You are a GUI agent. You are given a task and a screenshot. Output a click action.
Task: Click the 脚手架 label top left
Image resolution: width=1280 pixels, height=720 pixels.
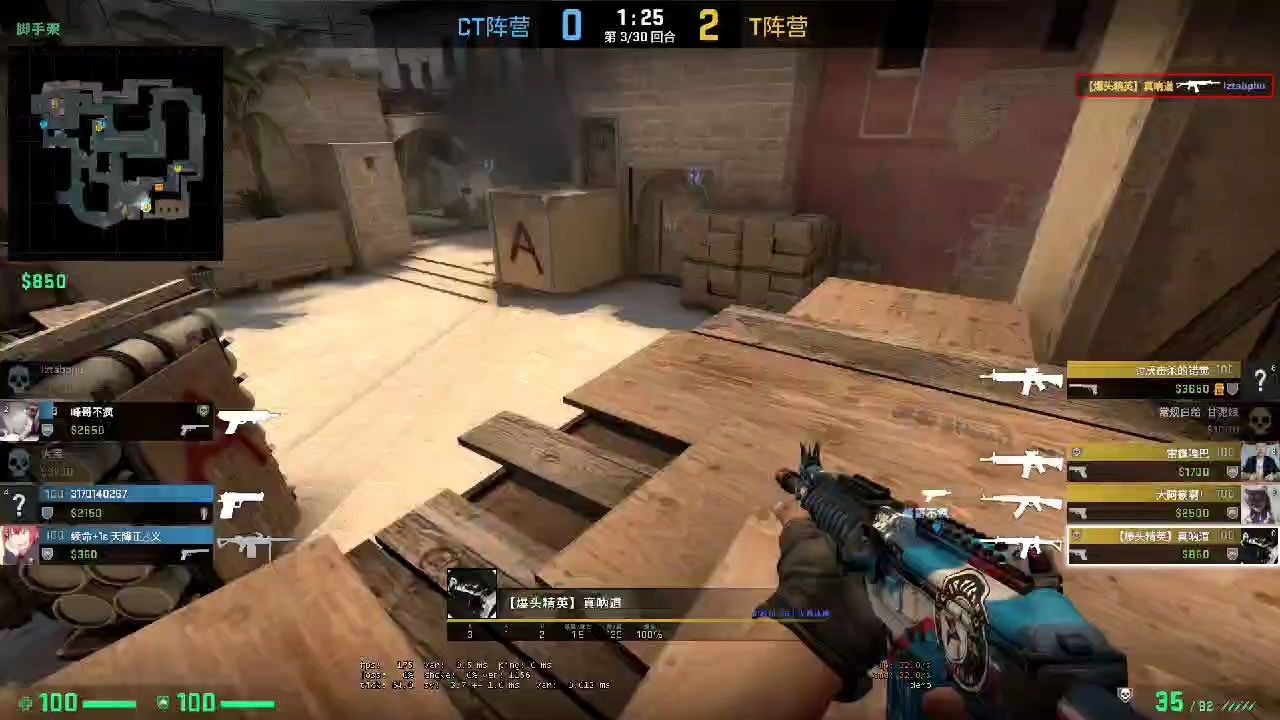[36, 28]
